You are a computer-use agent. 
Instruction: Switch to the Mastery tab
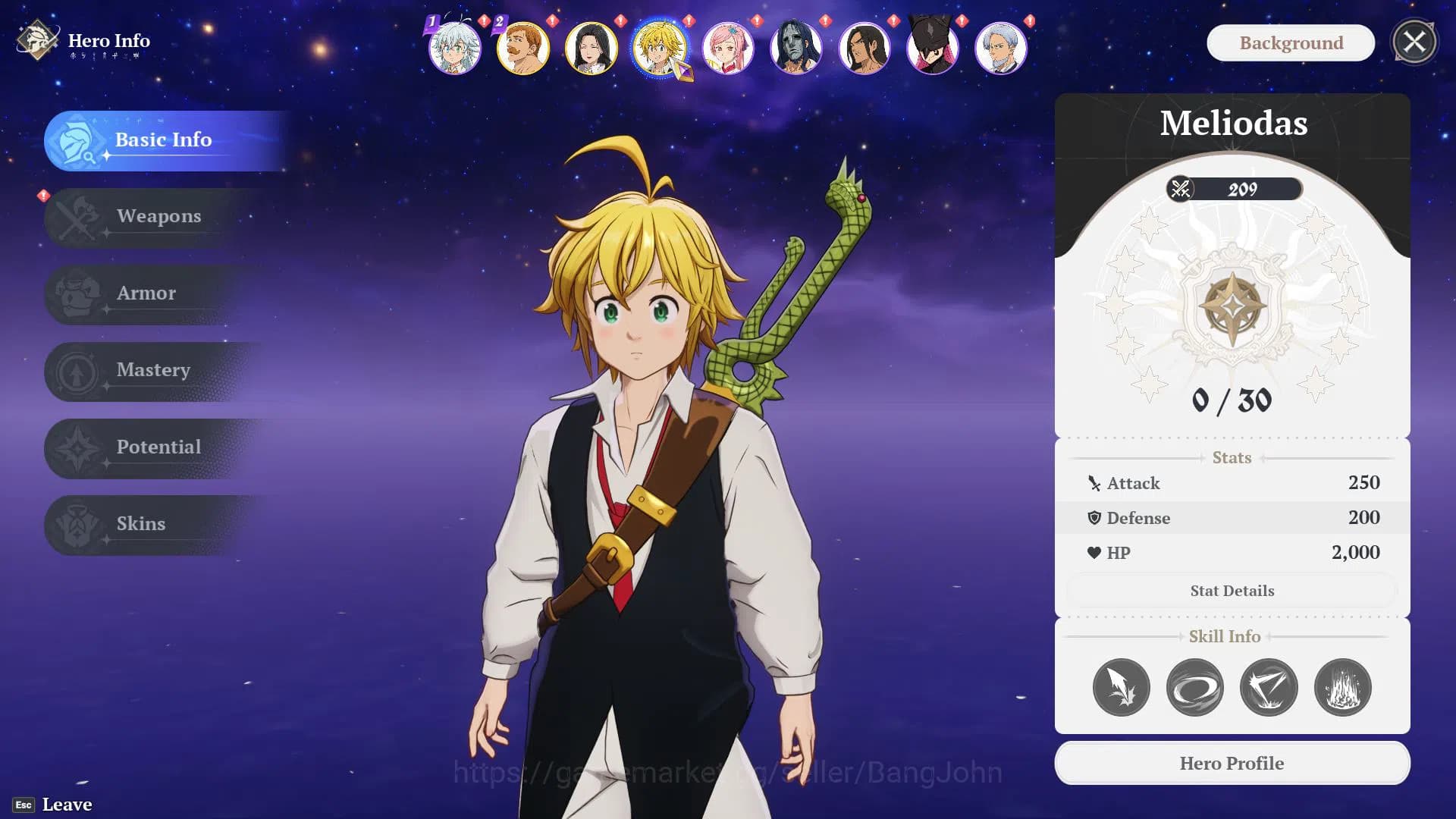pos(153,371)
